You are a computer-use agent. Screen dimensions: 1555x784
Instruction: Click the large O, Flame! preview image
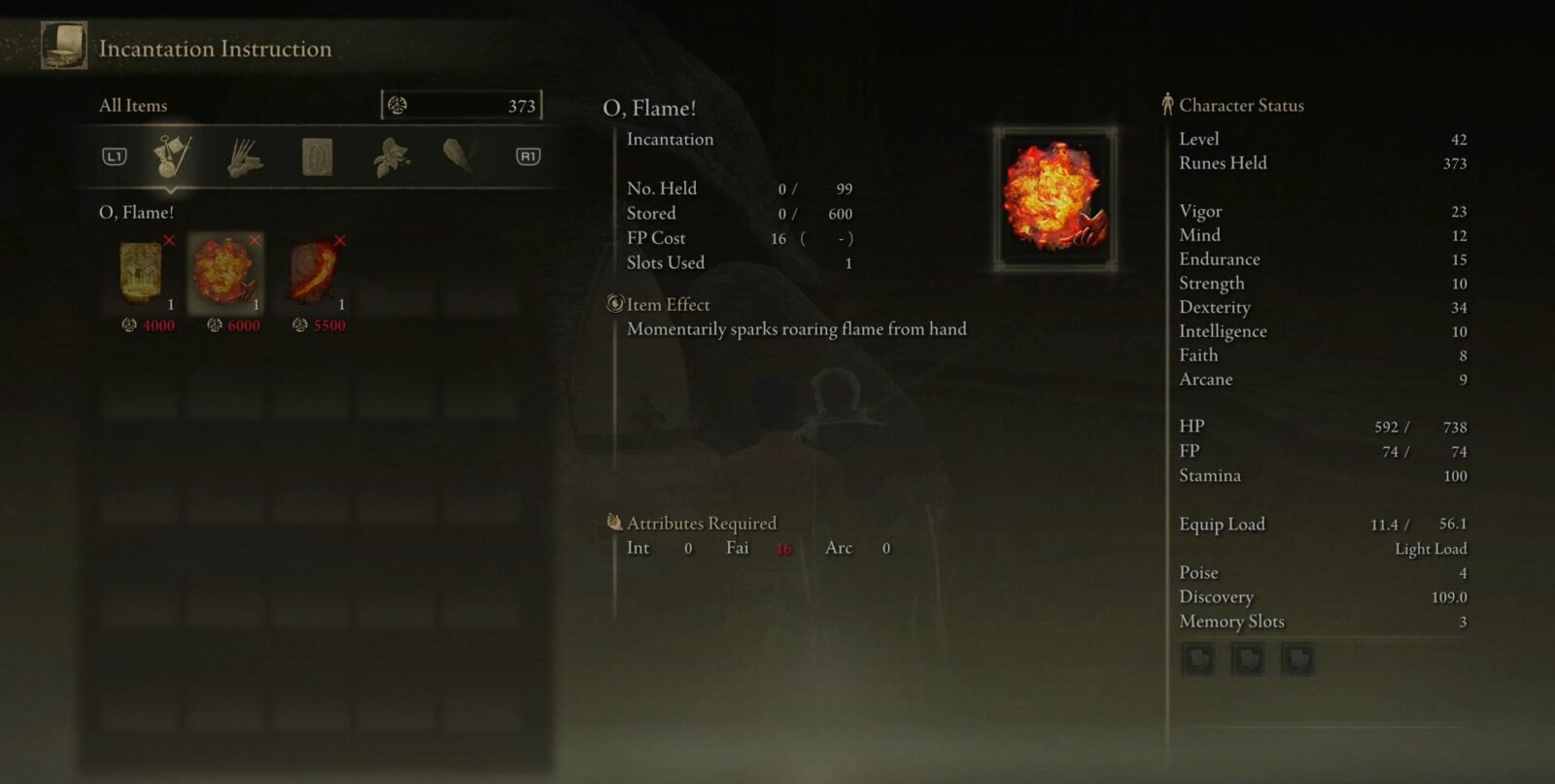[1054, 198]
